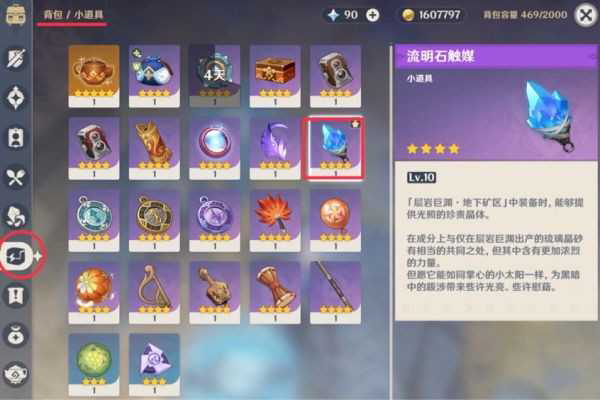Image resolution: width=600 pixels, height=400 pixels.
Task: Pick the golden teapot item
Action: click(x=94, y=72)
